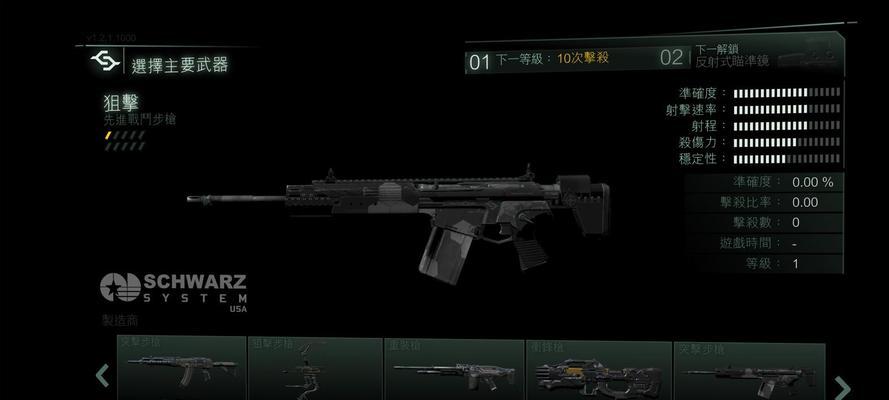Choose the compound bow weapon card
This screenshot has width=889, height=400.
pyautogui.click(x=315, y=370)
